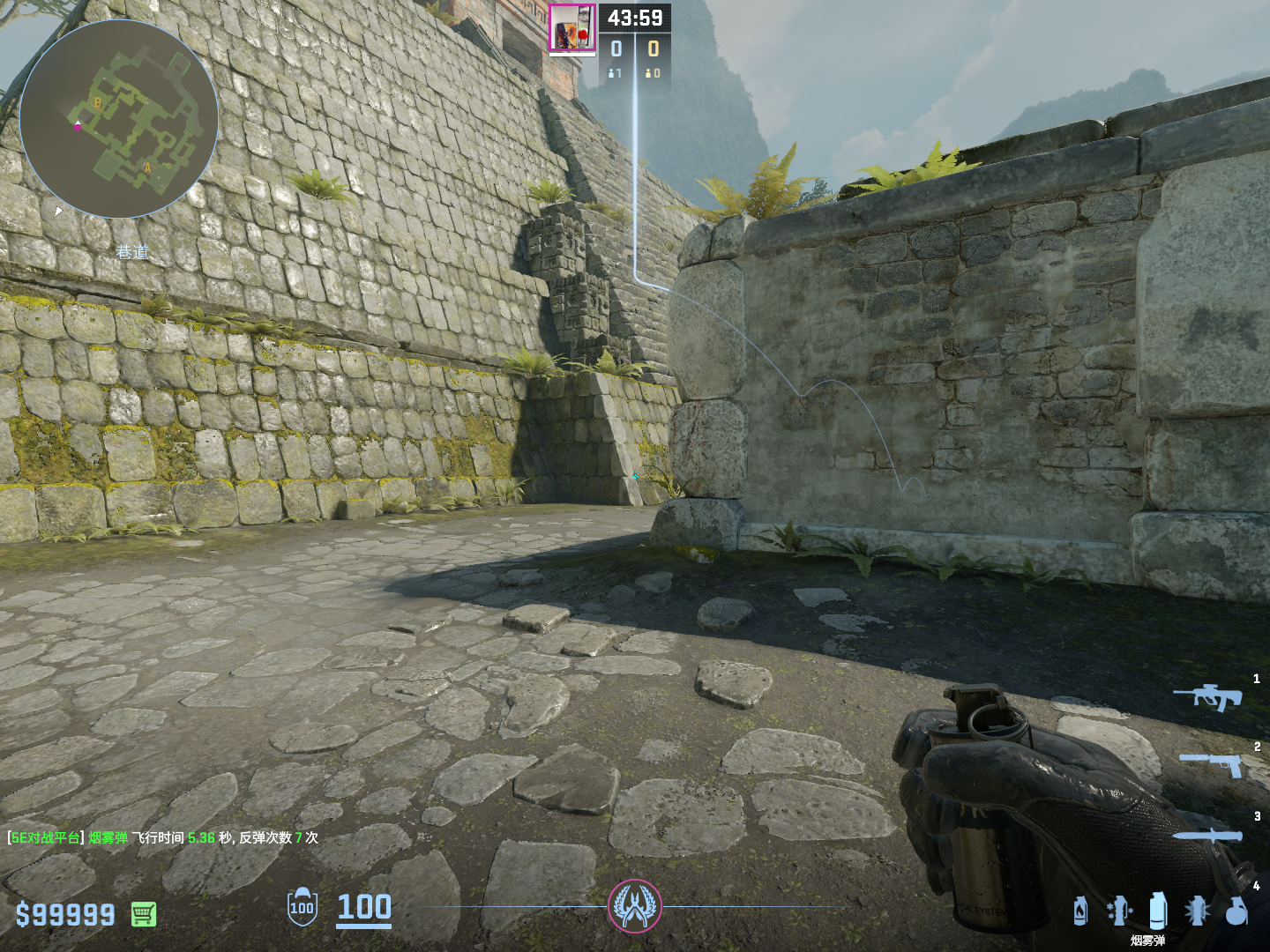Image resolution: width=1270 pixels, height=952 pixels.
Task: Click the player avatar beside the timer
Action: click(572, 29)
